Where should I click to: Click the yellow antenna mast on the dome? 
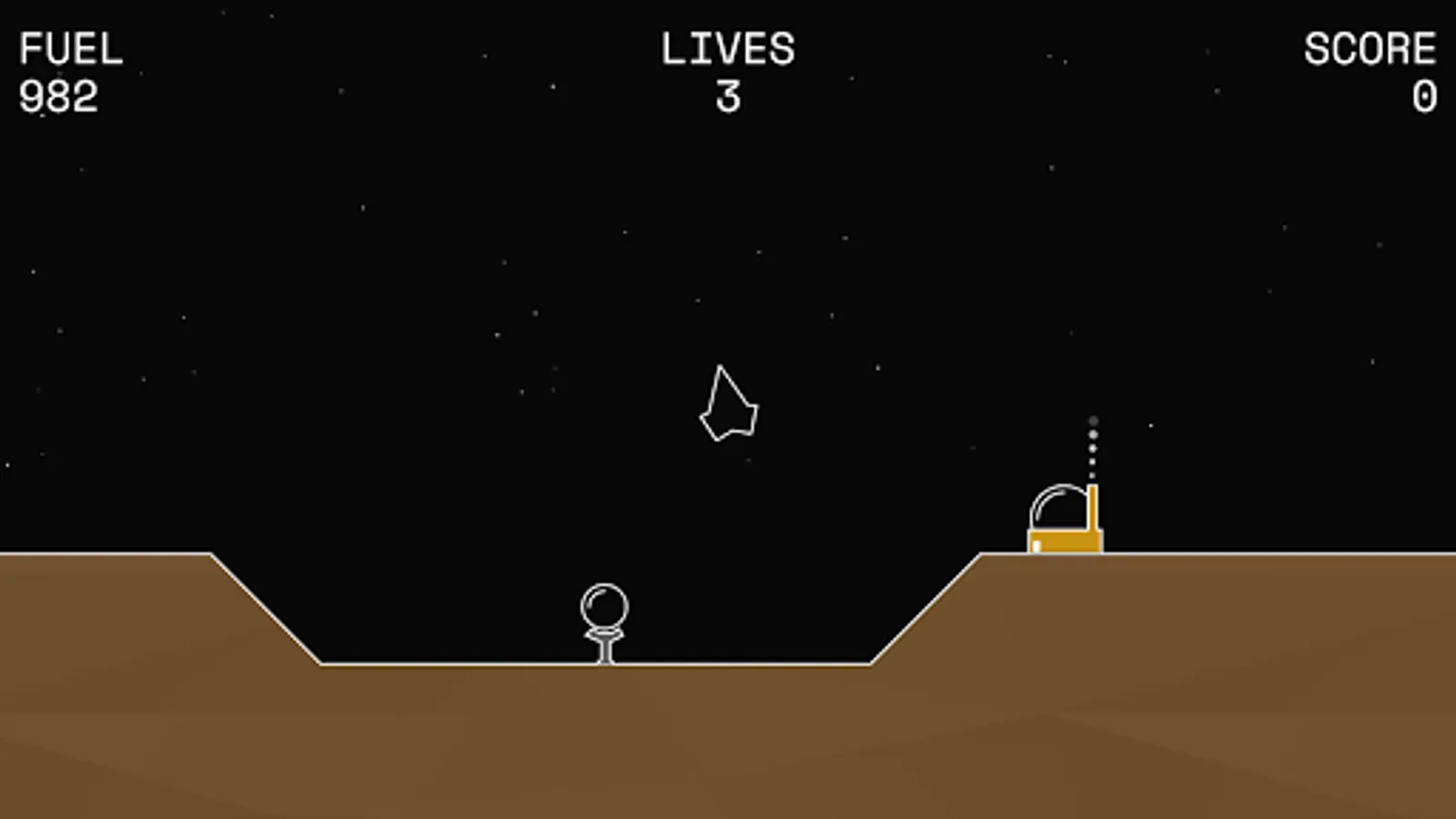1091,510
